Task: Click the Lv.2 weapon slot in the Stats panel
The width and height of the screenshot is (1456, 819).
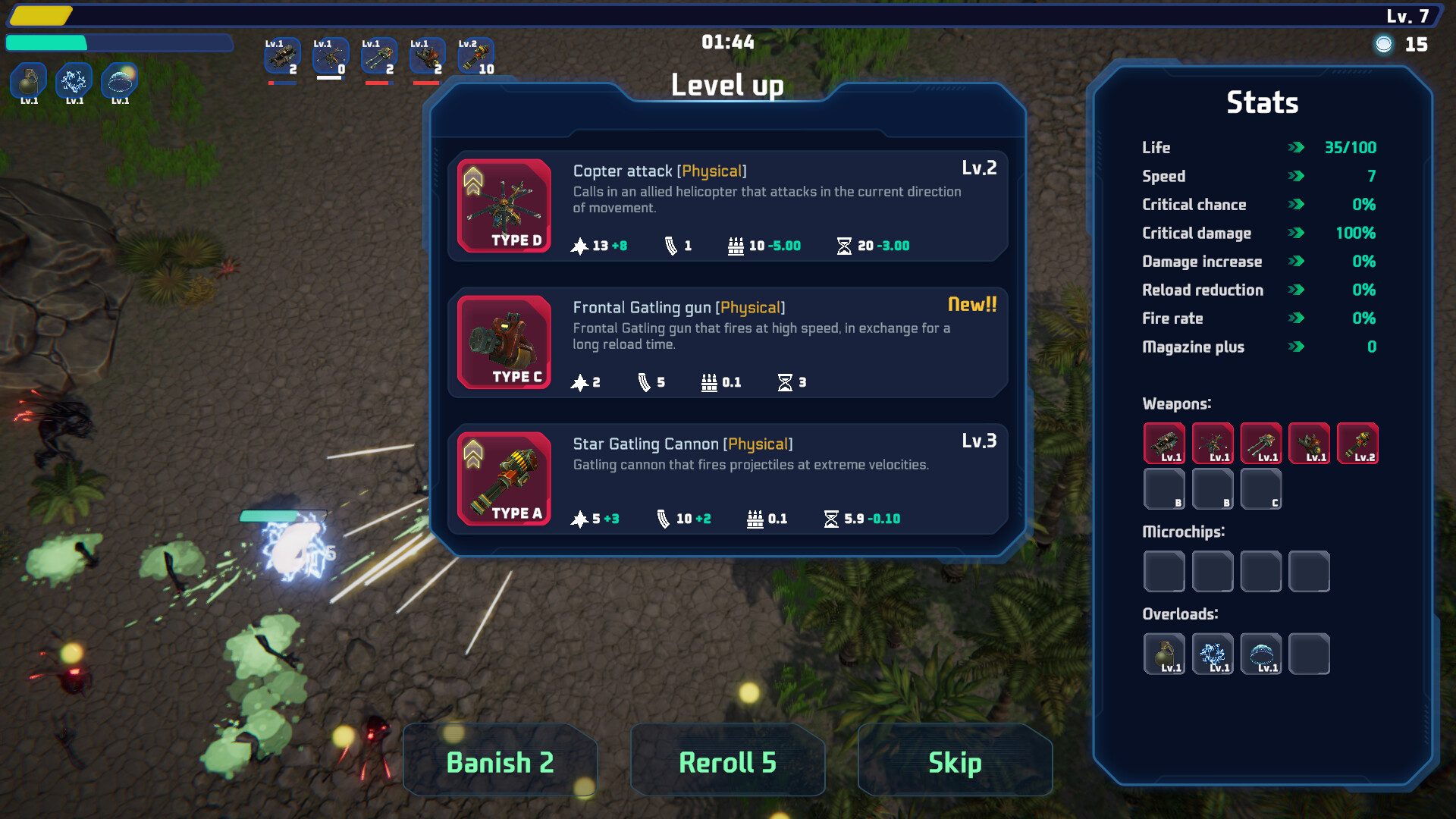Action: pos(1358,443)
